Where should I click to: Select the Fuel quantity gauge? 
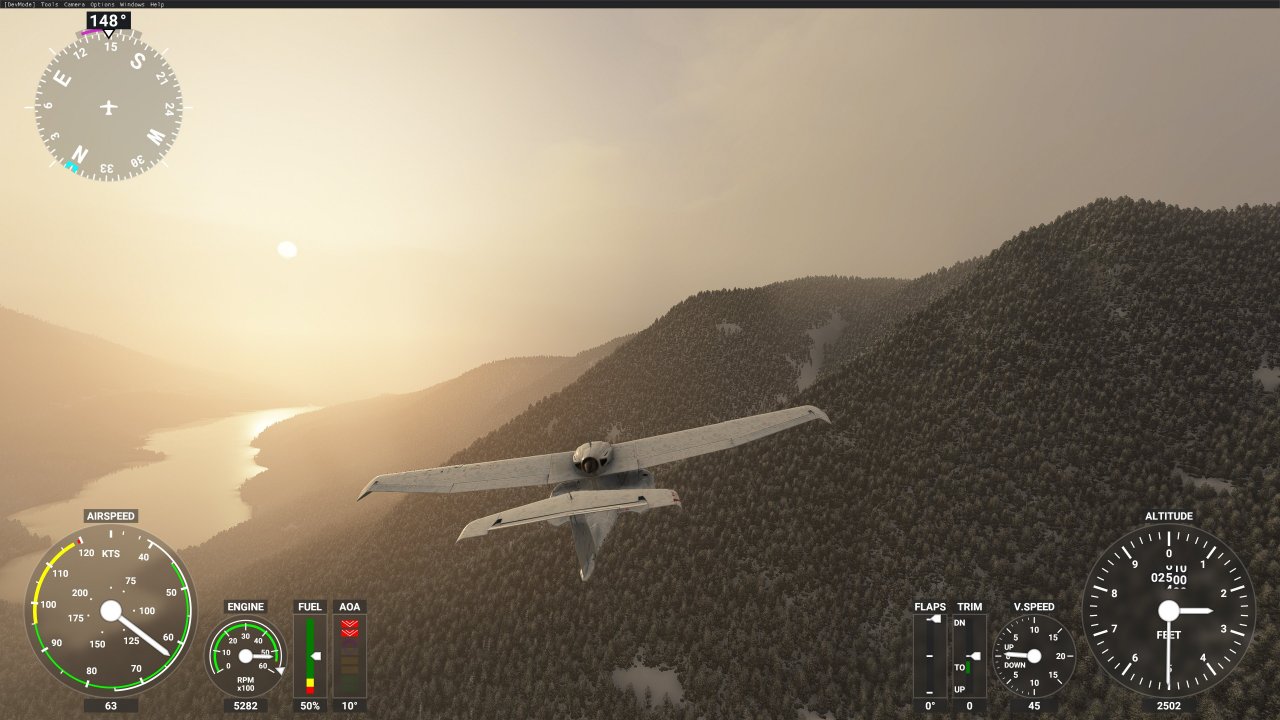pos(310,650)
